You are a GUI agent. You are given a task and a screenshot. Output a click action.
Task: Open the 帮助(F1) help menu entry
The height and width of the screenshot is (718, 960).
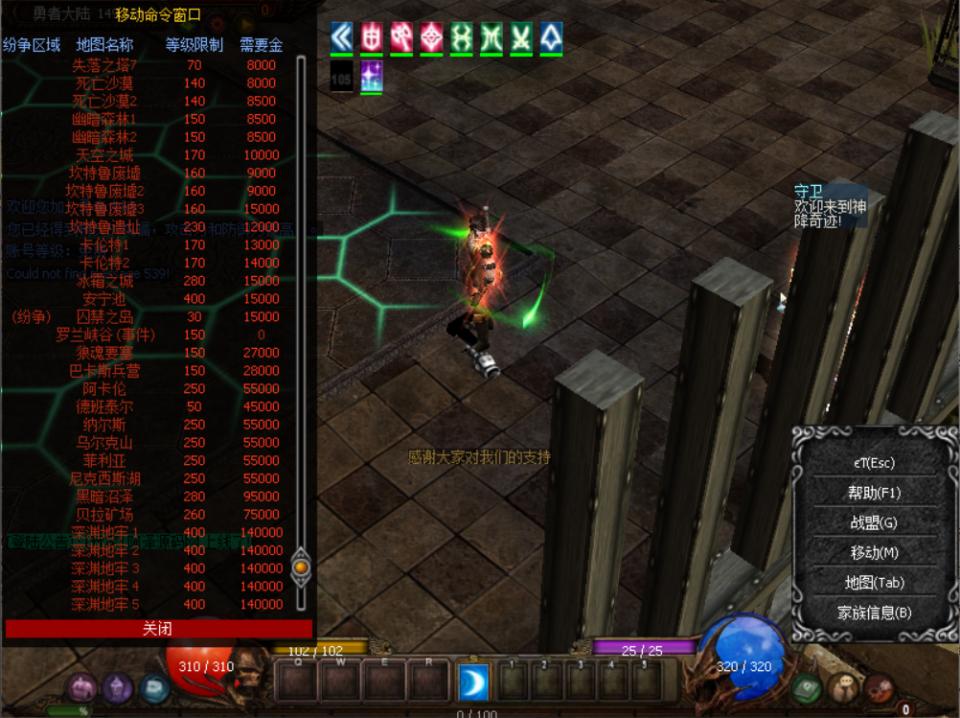tap(873, 493)
